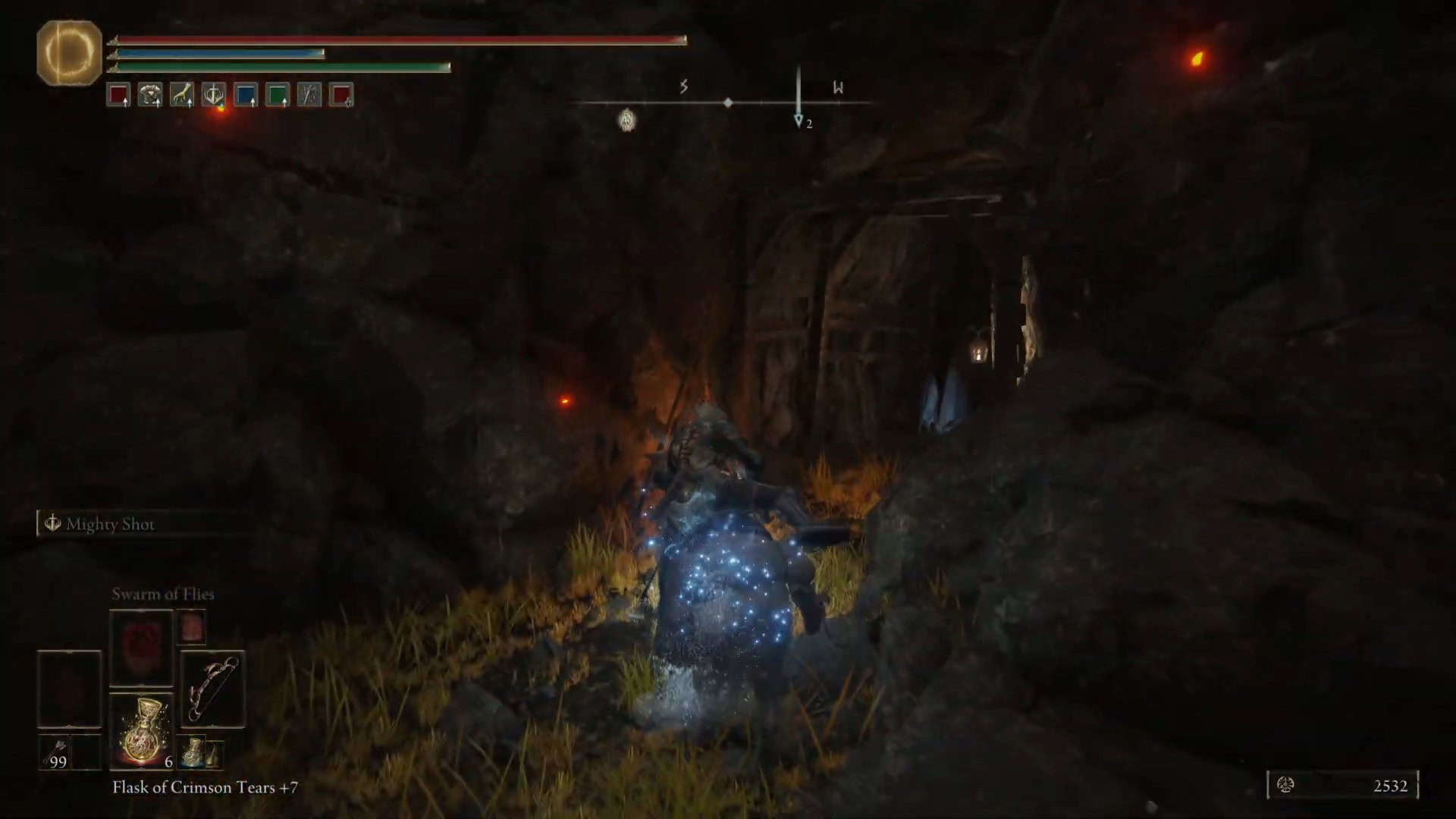Select the Swarm of Flies spell slot

pos(142,647)
